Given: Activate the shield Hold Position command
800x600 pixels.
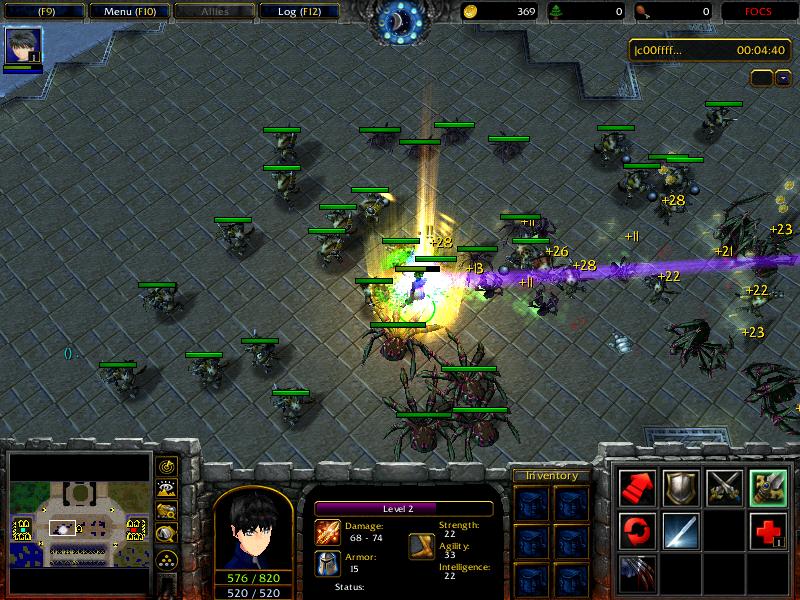Looking at the screenshot, I should point(680,487).
